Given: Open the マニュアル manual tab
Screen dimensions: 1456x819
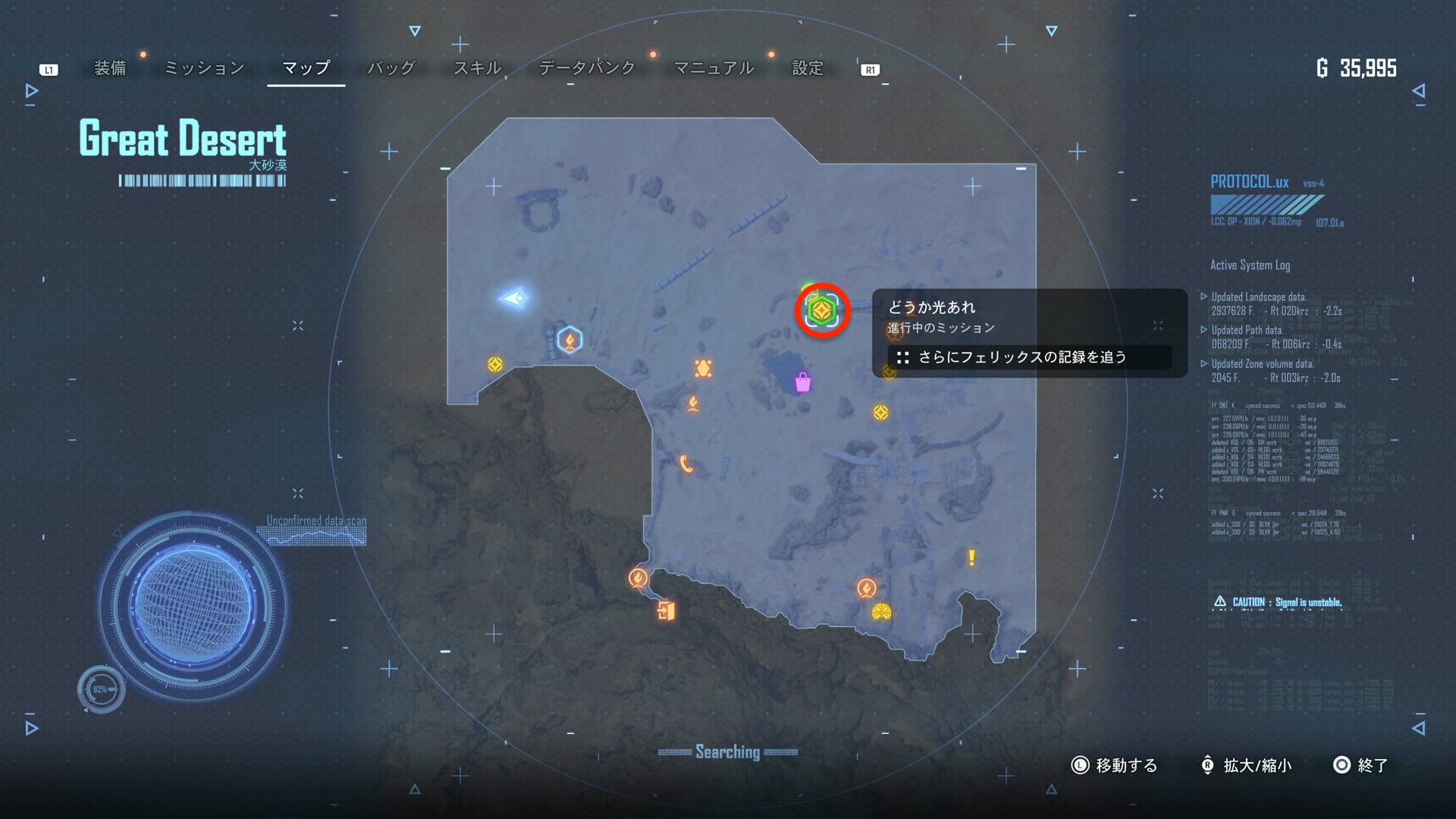Looking at the screenshot, I should (x=714, y=68).
